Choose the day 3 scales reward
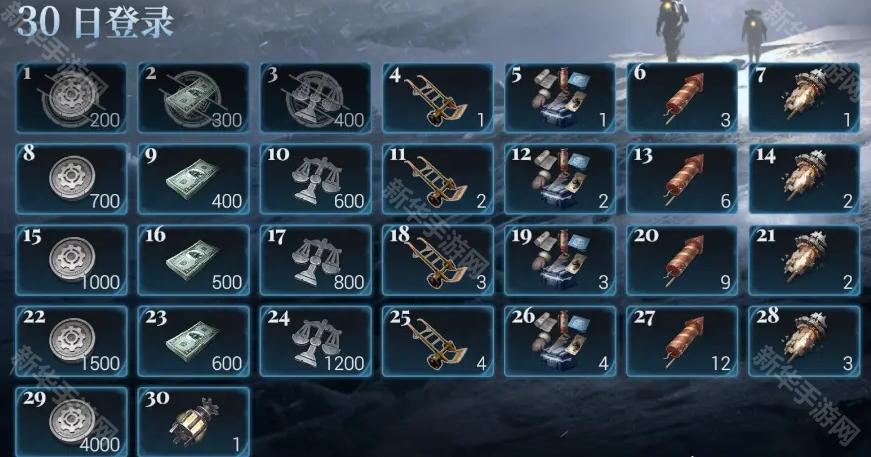Screen dimensions: 871x457 pos(316,97)
